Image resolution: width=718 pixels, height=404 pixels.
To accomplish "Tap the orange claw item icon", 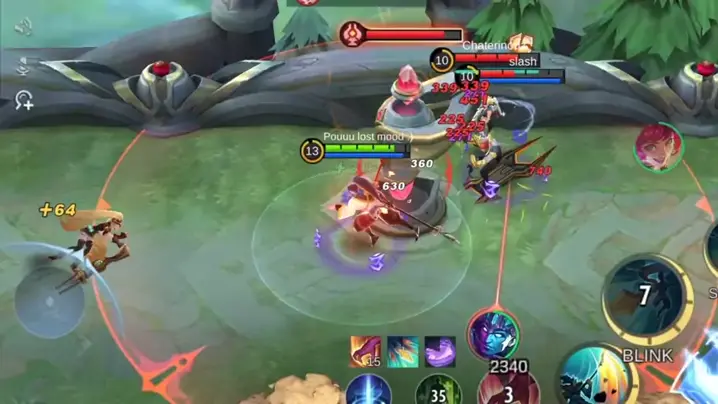I will click(365, 351).
